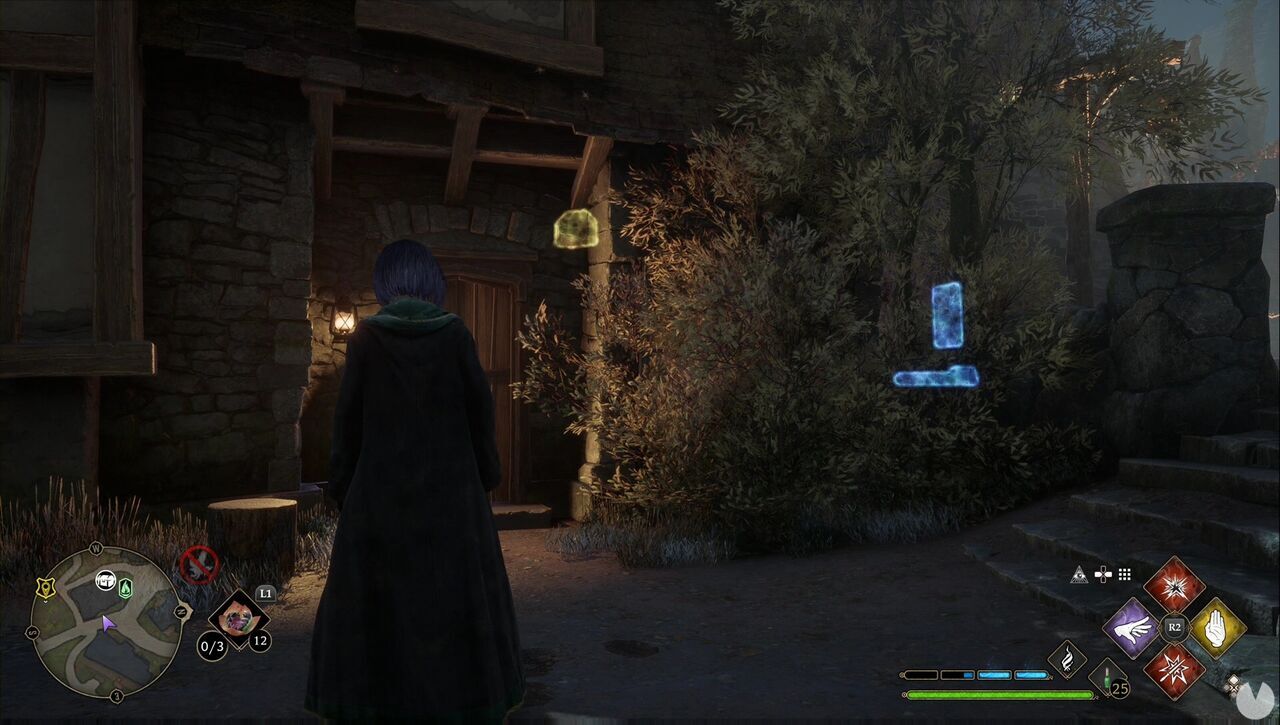This screenshot has height=725, width=1280.
Task: Click the white eye marker on the minimap
Action: [x=105, y=581]
